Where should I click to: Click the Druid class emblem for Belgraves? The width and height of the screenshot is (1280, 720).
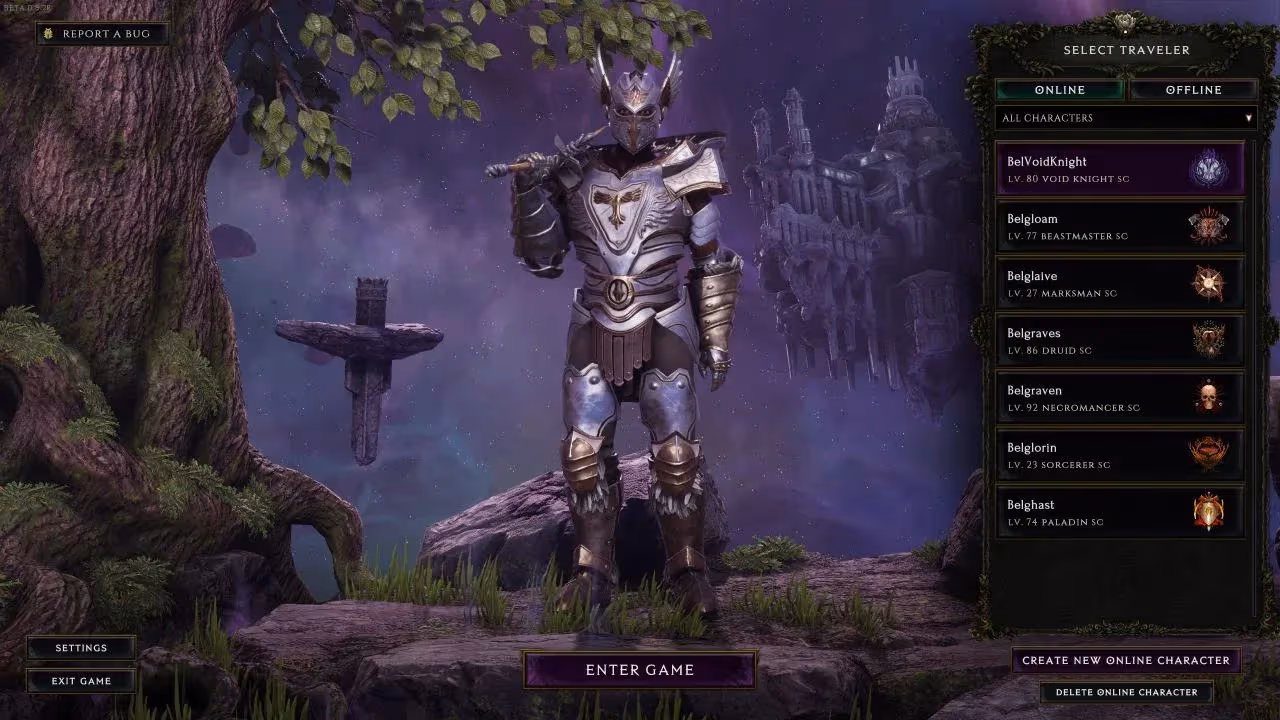pos(1208,340)
